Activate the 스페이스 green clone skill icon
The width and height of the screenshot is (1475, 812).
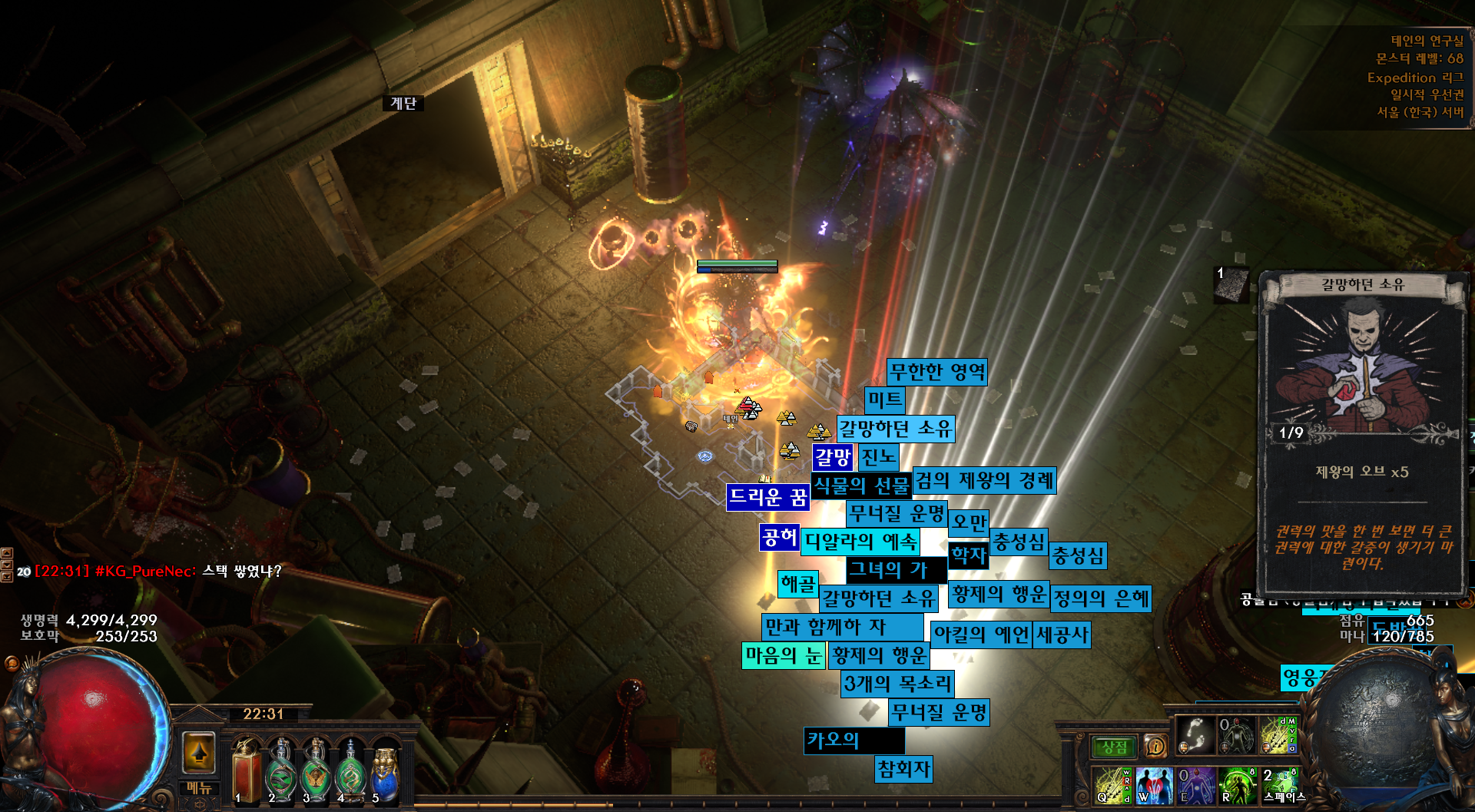tap(1279, 784)
